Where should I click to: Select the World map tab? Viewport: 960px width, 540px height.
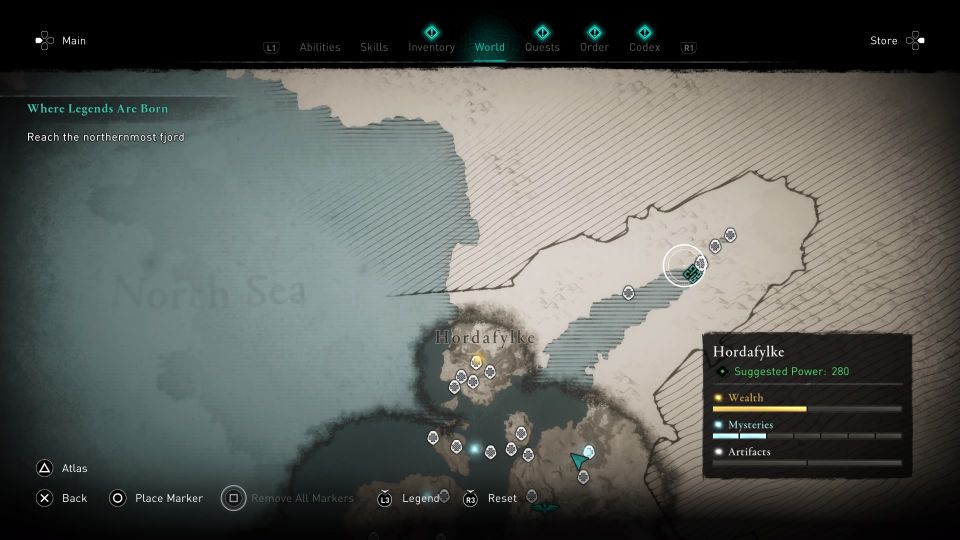pyautogui.click(x=490, y=47)
